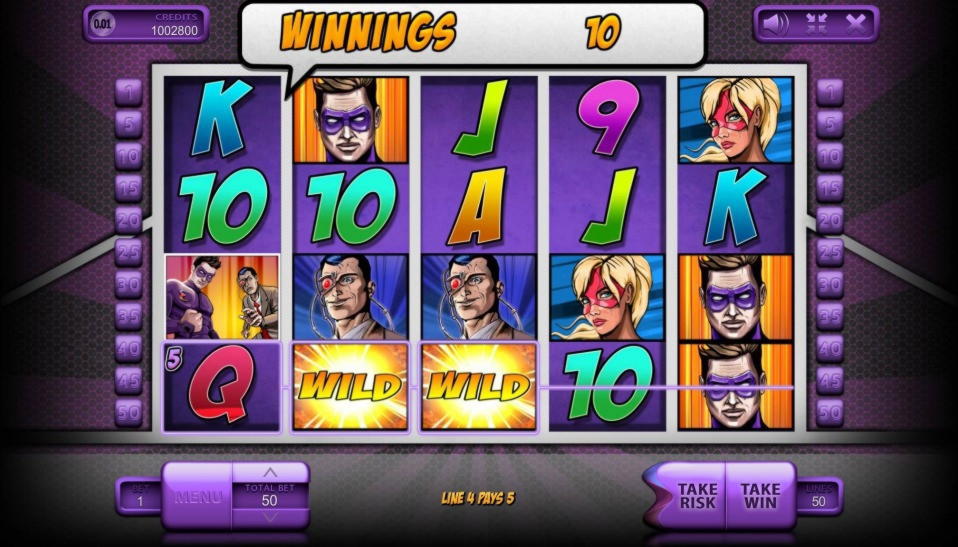Viewport: 958px width, 547px height.
Task: Collect winnings with TAKE WIN
Action: (760, 495)
